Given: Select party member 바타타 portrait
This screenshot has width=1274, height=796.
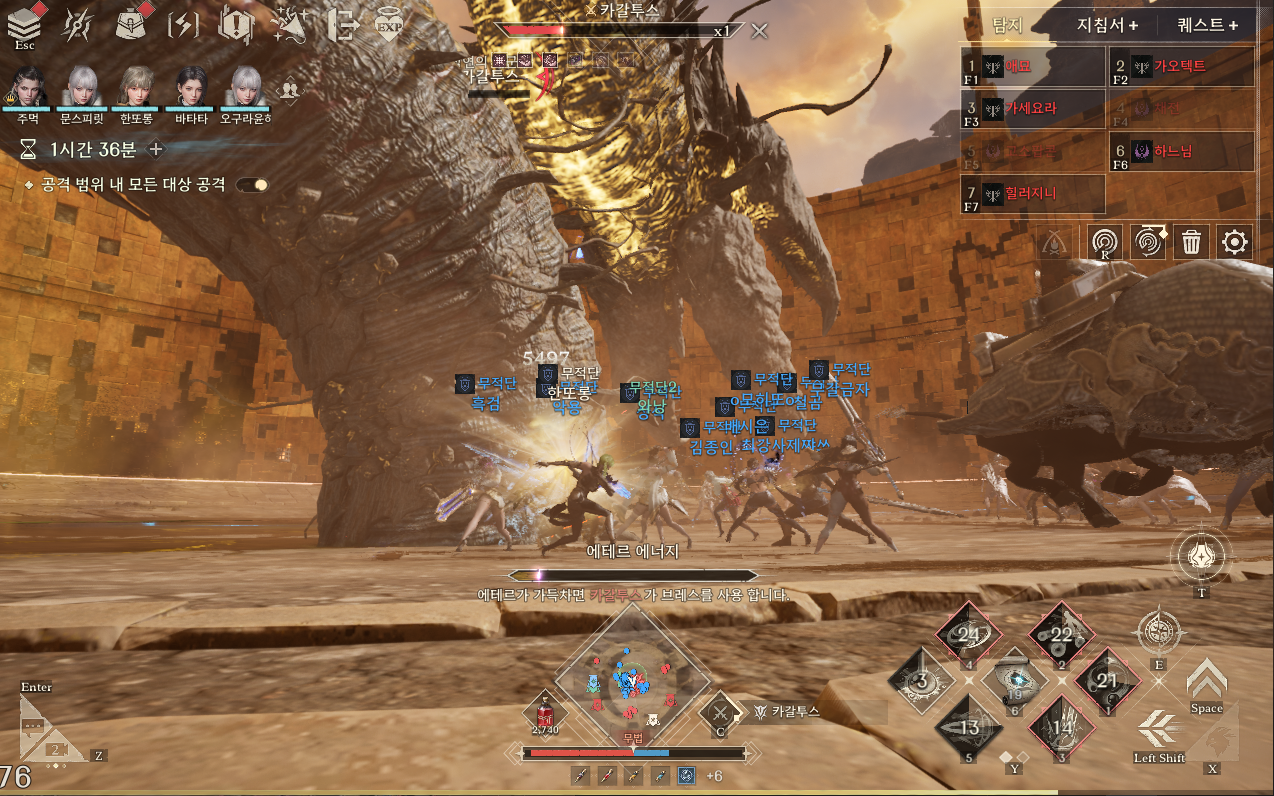Looking at the screenshot, I should pyautogui.click(x=191, y=88).
